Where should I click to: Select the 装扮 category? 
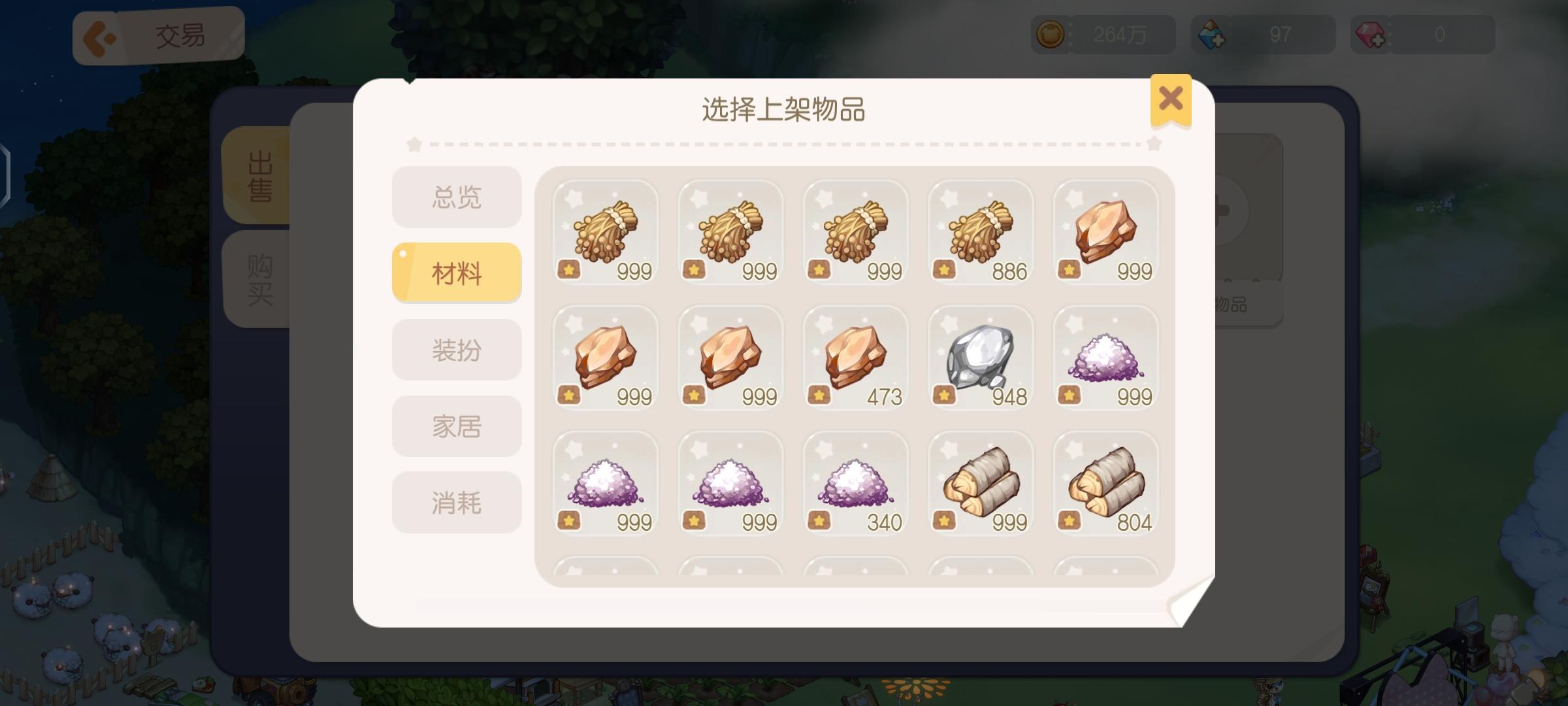456,349
